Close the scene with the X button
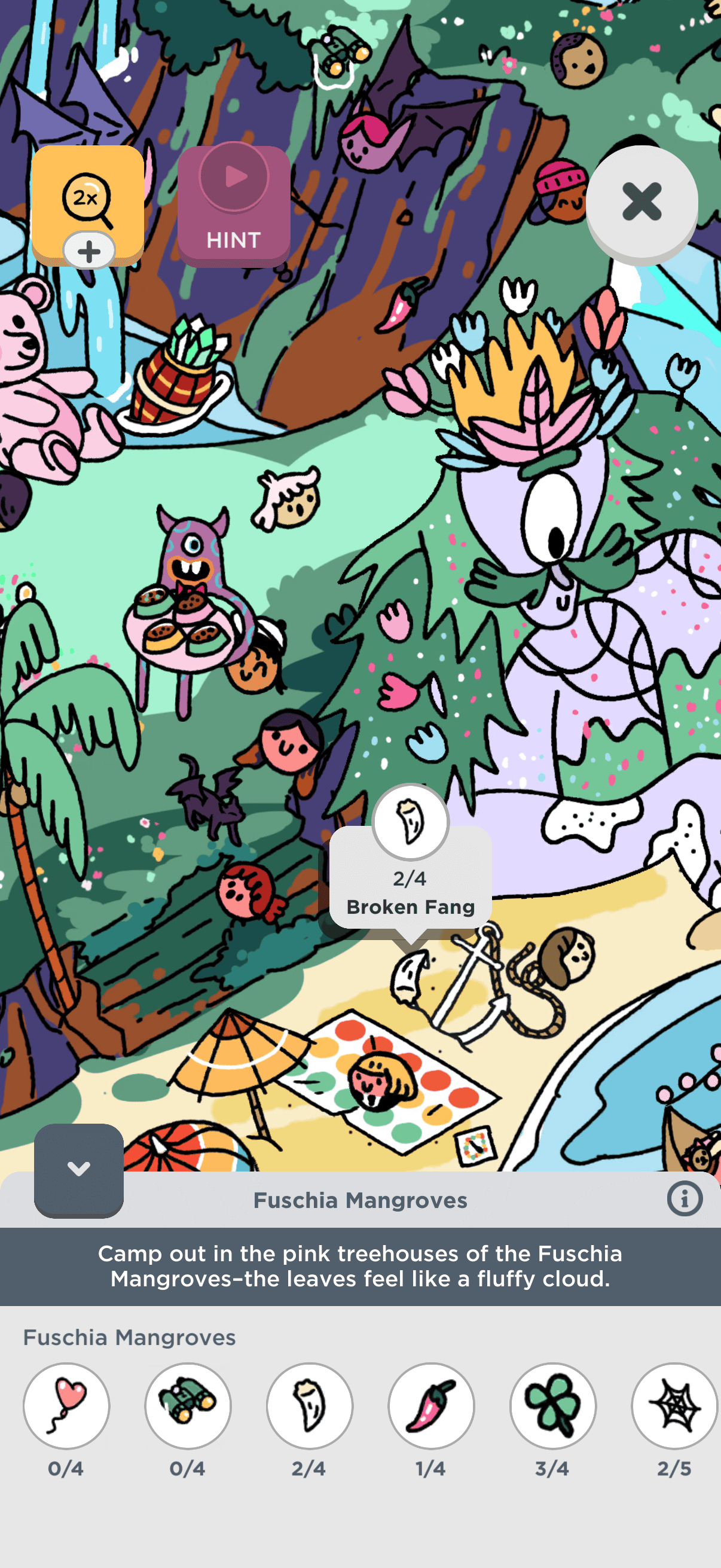The height and width of the screenshot is (1568, 721). click(x=641, y=202)
